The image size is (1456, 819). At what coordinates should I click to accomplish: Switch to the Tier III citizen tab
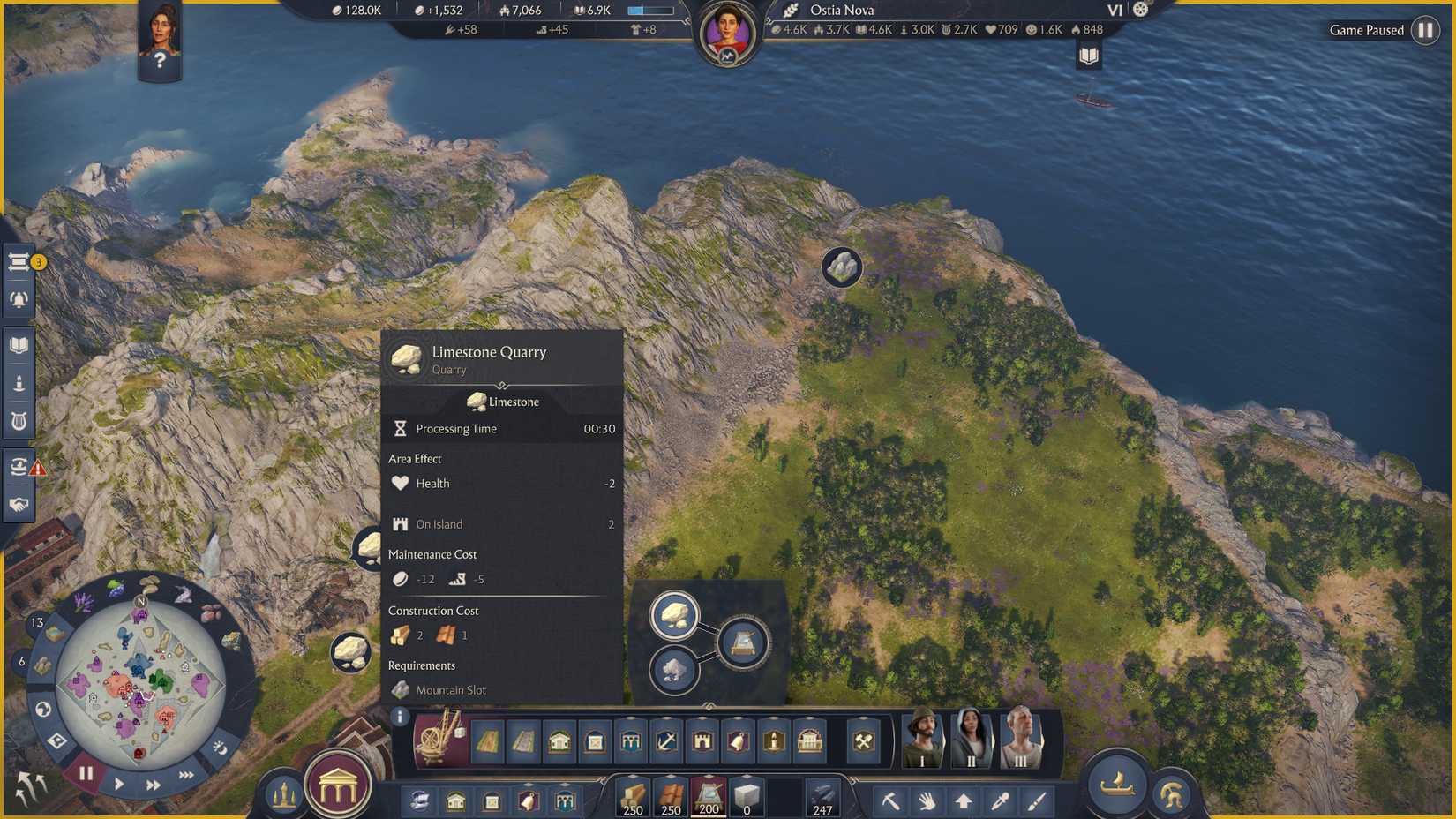1019,741
